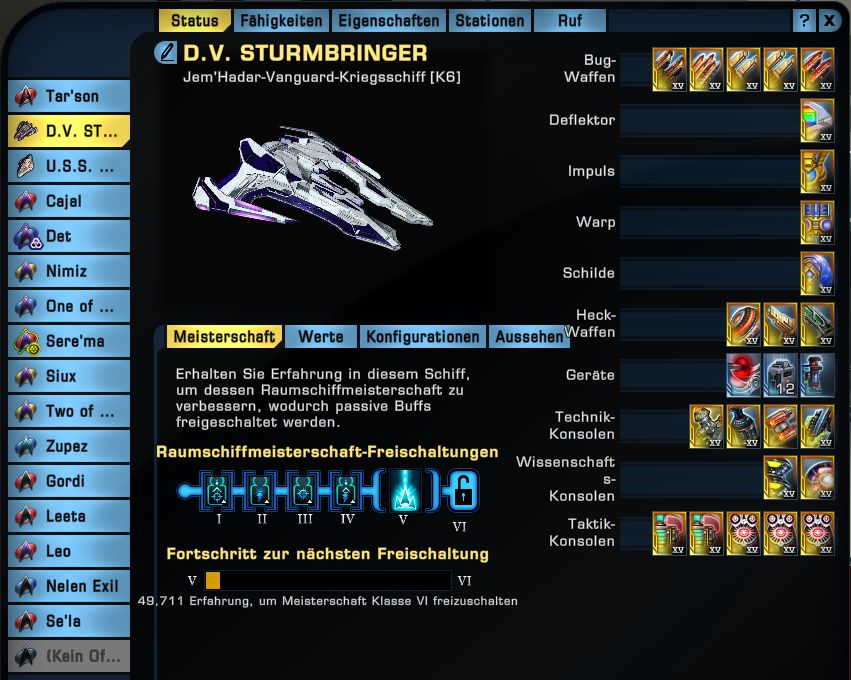Edit the ship name with pencil icon
Image resolution: width=851 pixels, height=680 pixels.
click(x=166, y=53)
